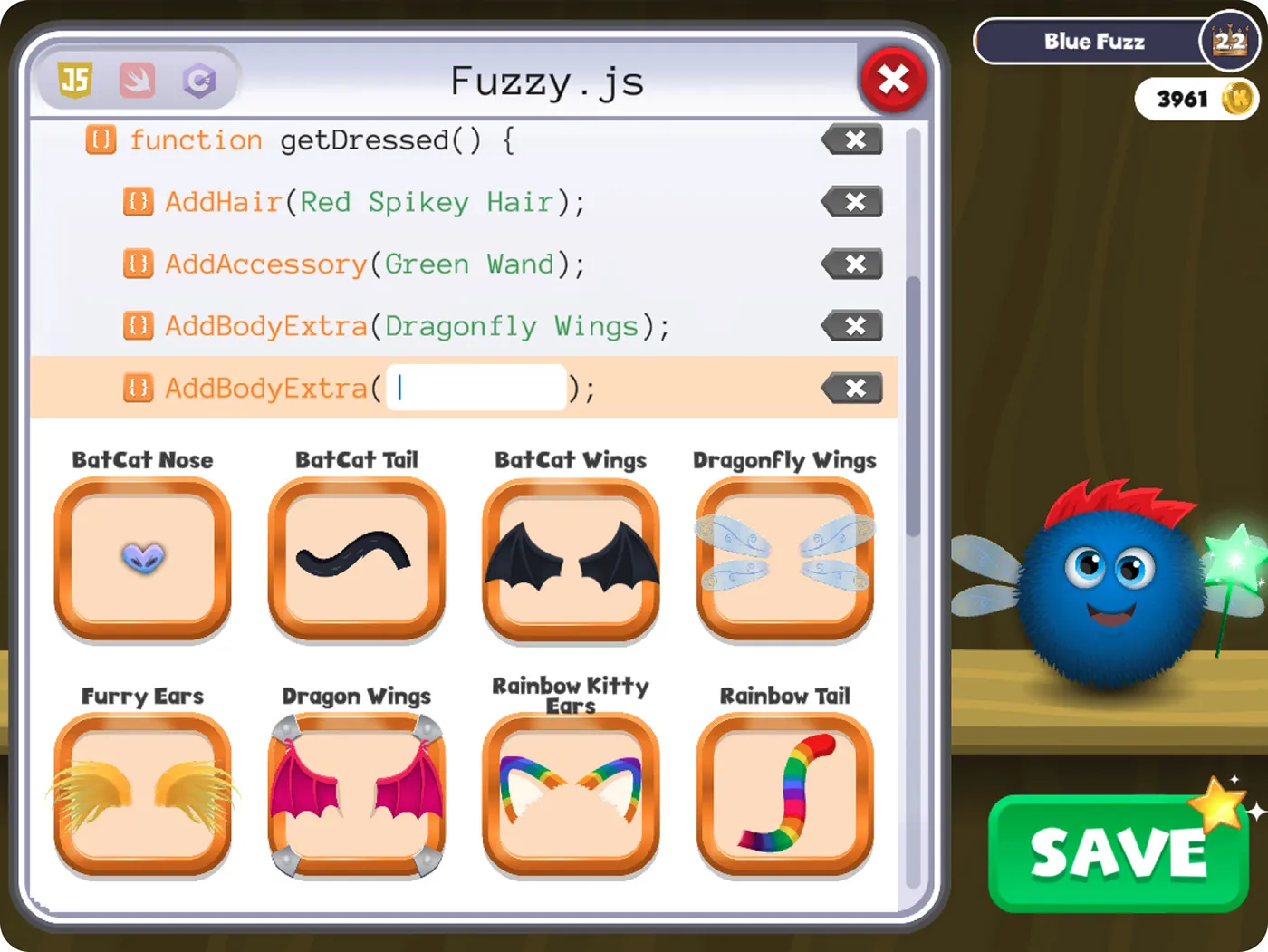This screenshot has height=952, width=1268.
Task: Select the Furry Ears item
Action: pyautogui.click(x=142, y=795)
